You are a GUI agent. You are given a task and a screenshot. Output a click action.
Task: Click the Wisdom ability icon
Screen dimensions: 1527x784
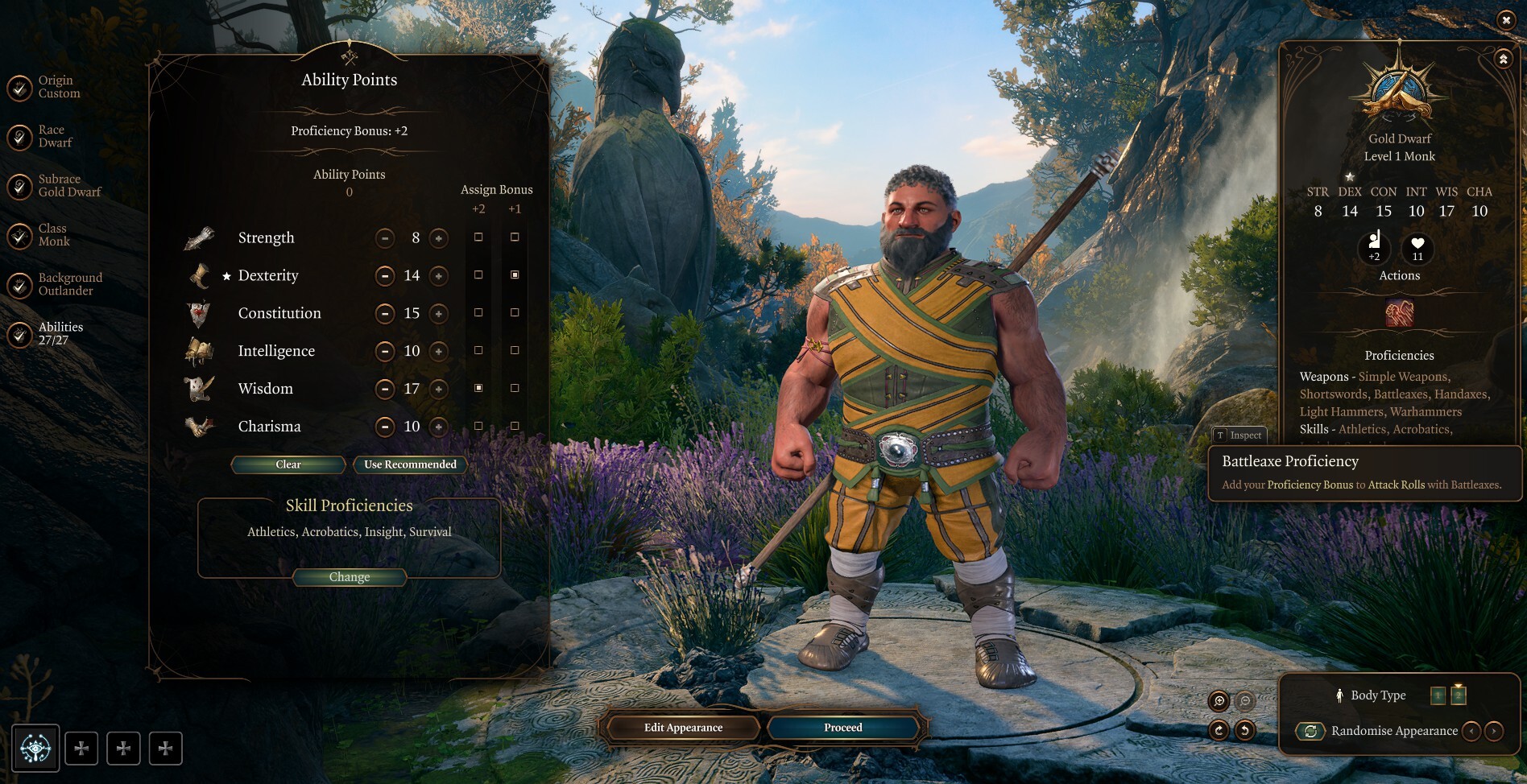[198, 388]
